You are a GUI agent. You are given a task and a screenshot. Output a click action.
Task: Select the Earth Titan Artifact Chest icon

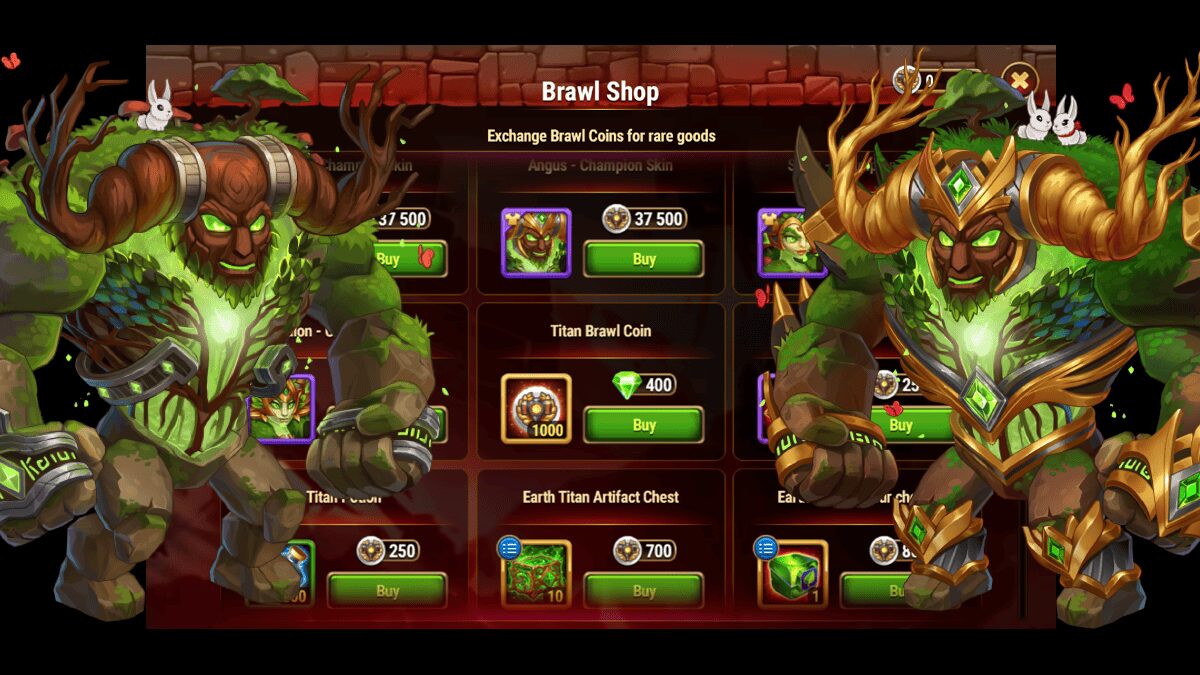tap(536, 574)
